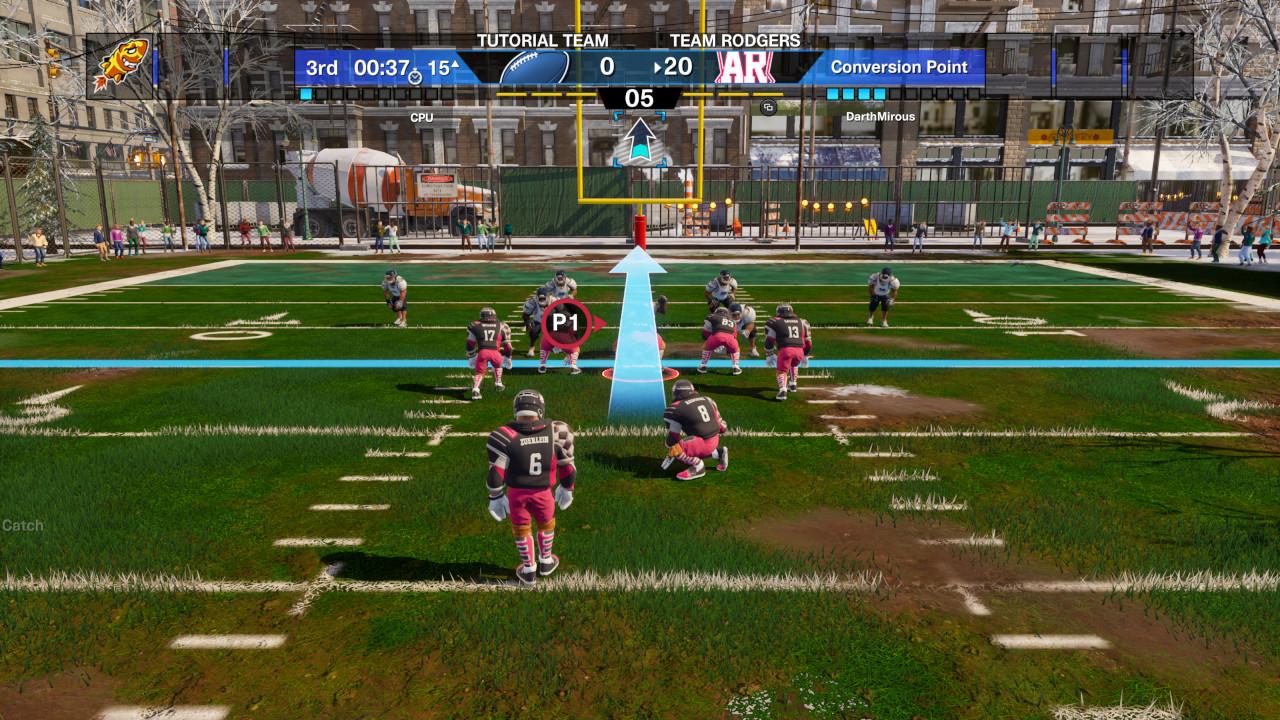Viewport: 1280px width, 720px height.
Task: Click the DarthMirous player name
Action: [881, 117]
